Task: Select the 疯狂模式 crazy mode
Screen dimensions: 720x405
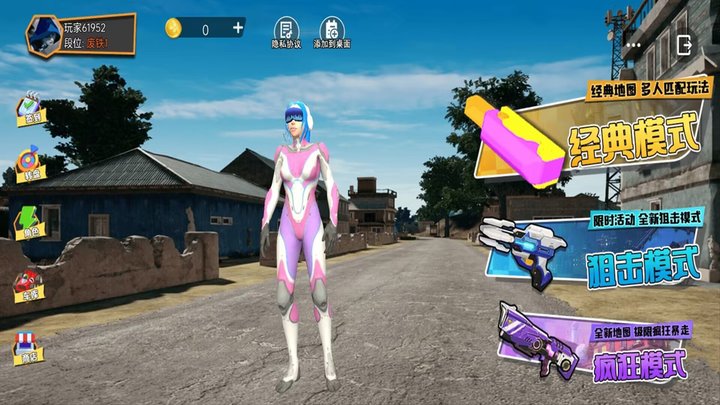Action: pyautogui.click(x=610, y=347)
